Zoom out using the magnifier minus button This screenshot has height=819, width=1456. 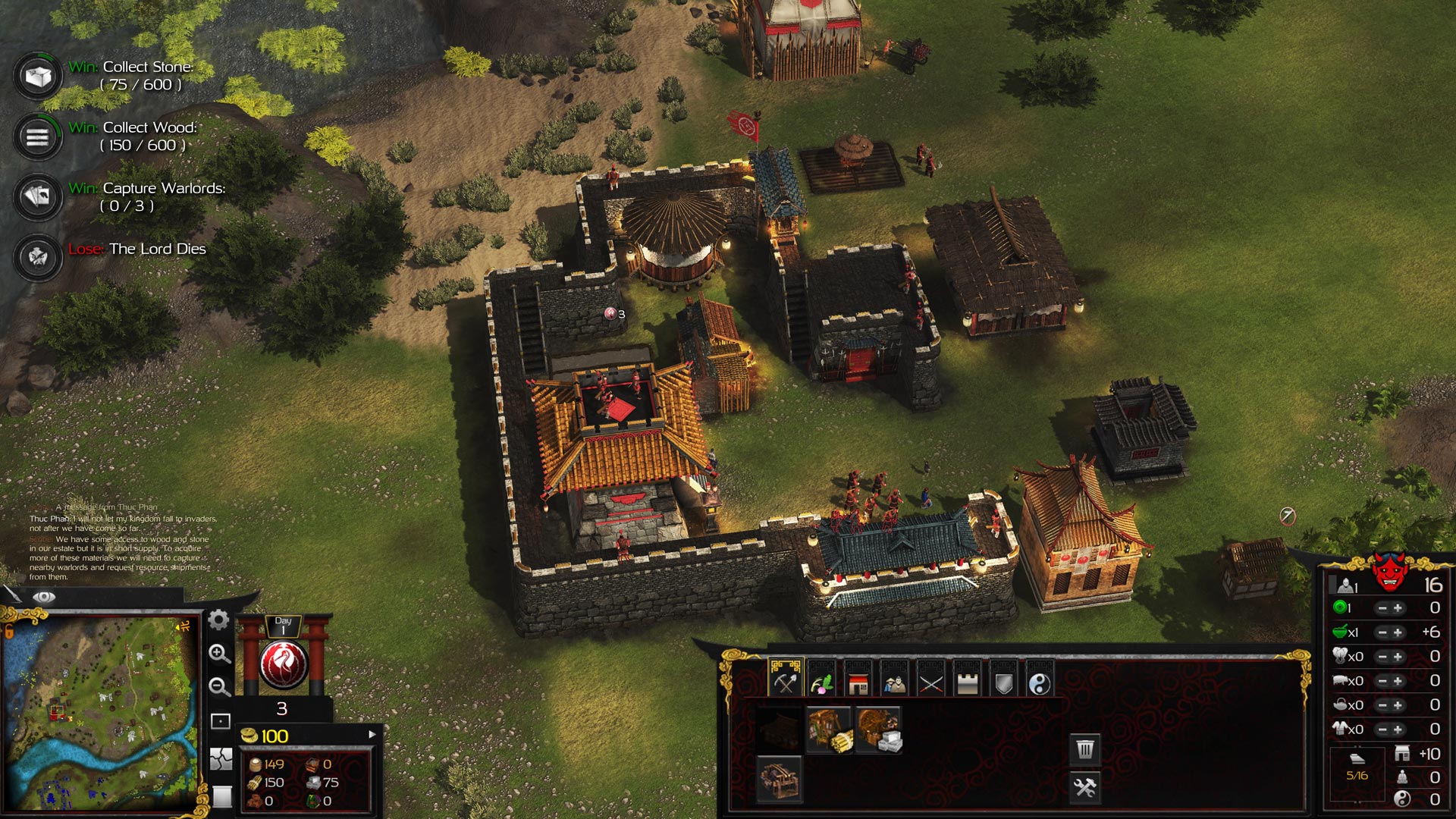pos(219,687)
